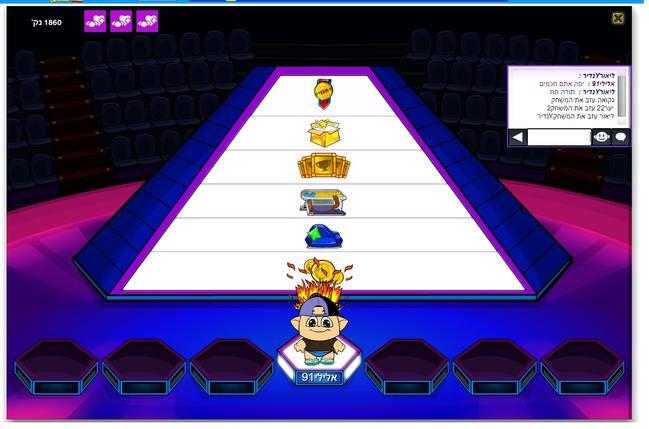Send the chat message with the arrow button
This screenshot has width=649, height=429.
click(517, 137)
